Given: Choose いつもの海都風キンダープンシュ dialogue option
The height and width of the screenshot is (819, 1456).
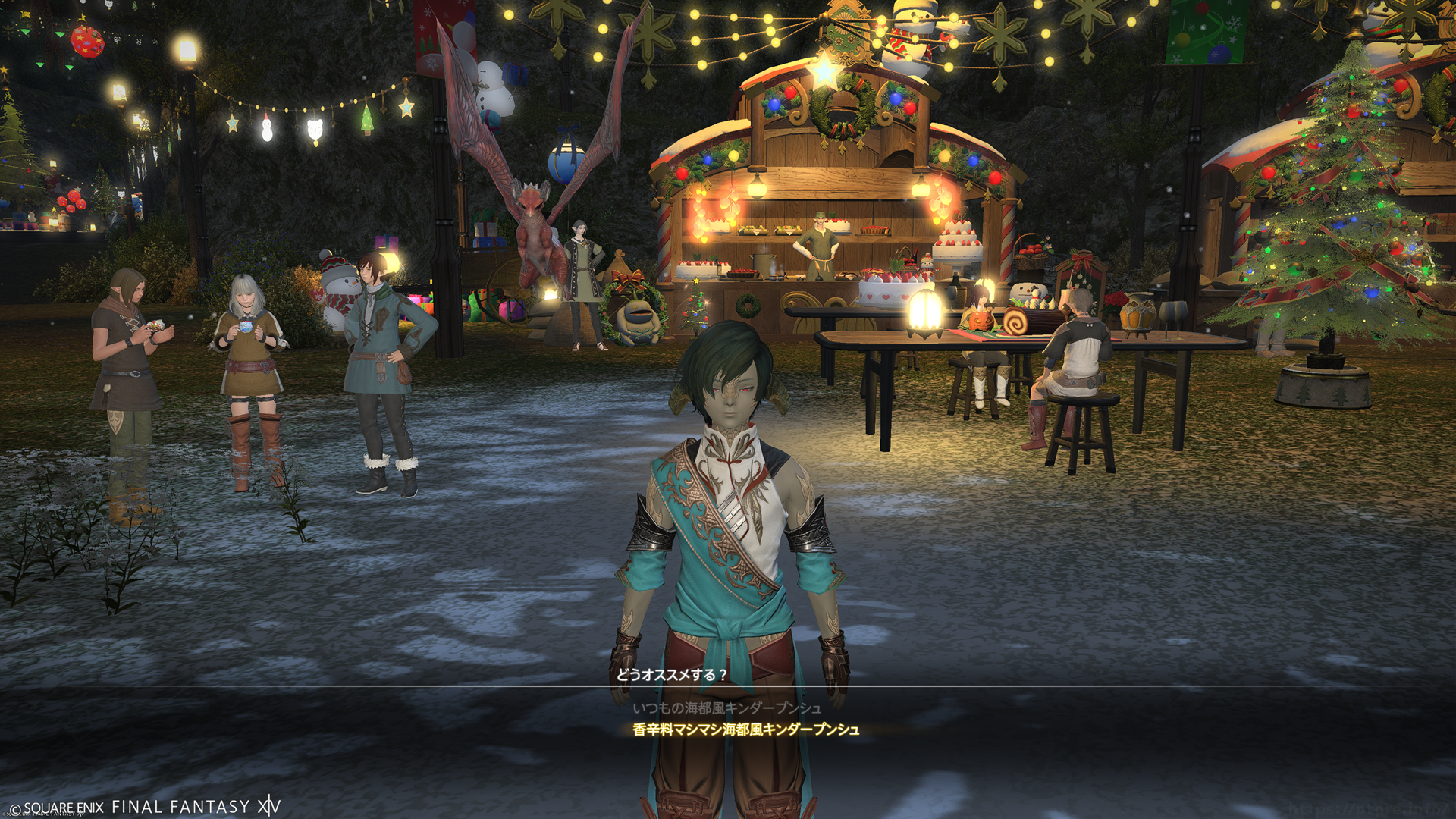Looking at the screenshot, I should pyautogui.click(x=726, y=708).
